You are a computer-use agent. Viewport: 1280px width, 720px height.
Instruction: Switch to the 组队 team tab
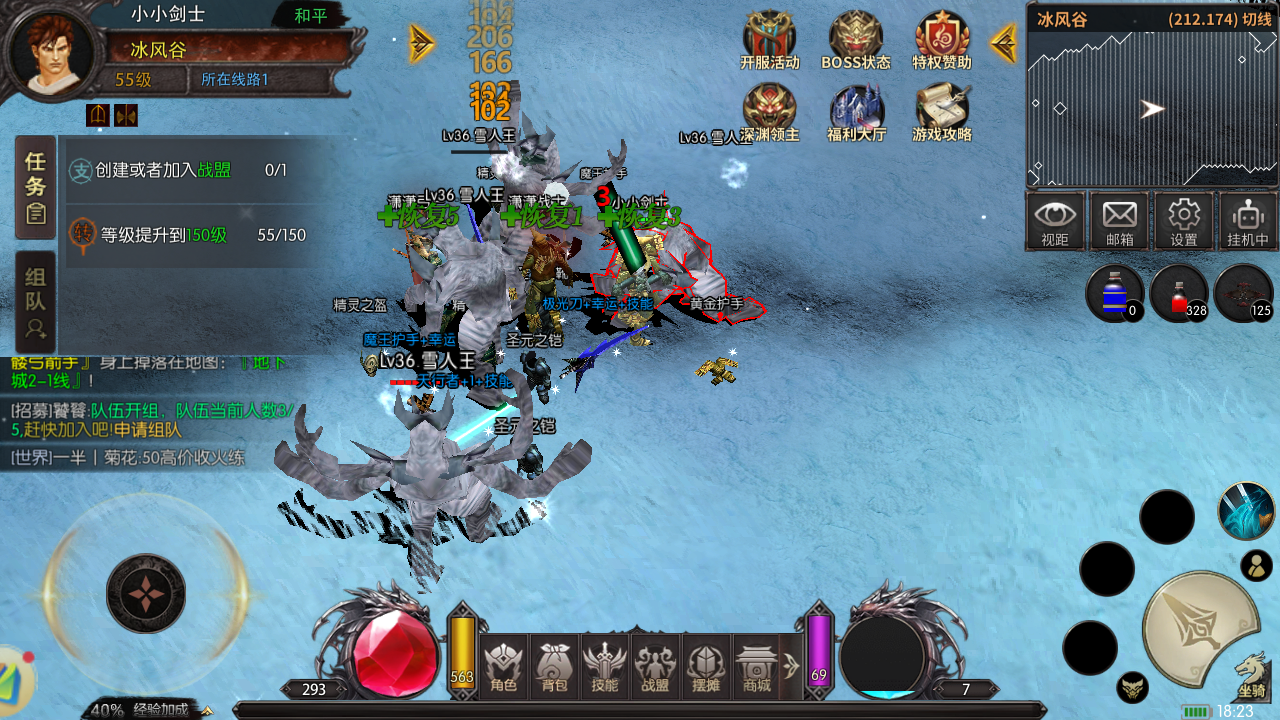coord(36,302)
